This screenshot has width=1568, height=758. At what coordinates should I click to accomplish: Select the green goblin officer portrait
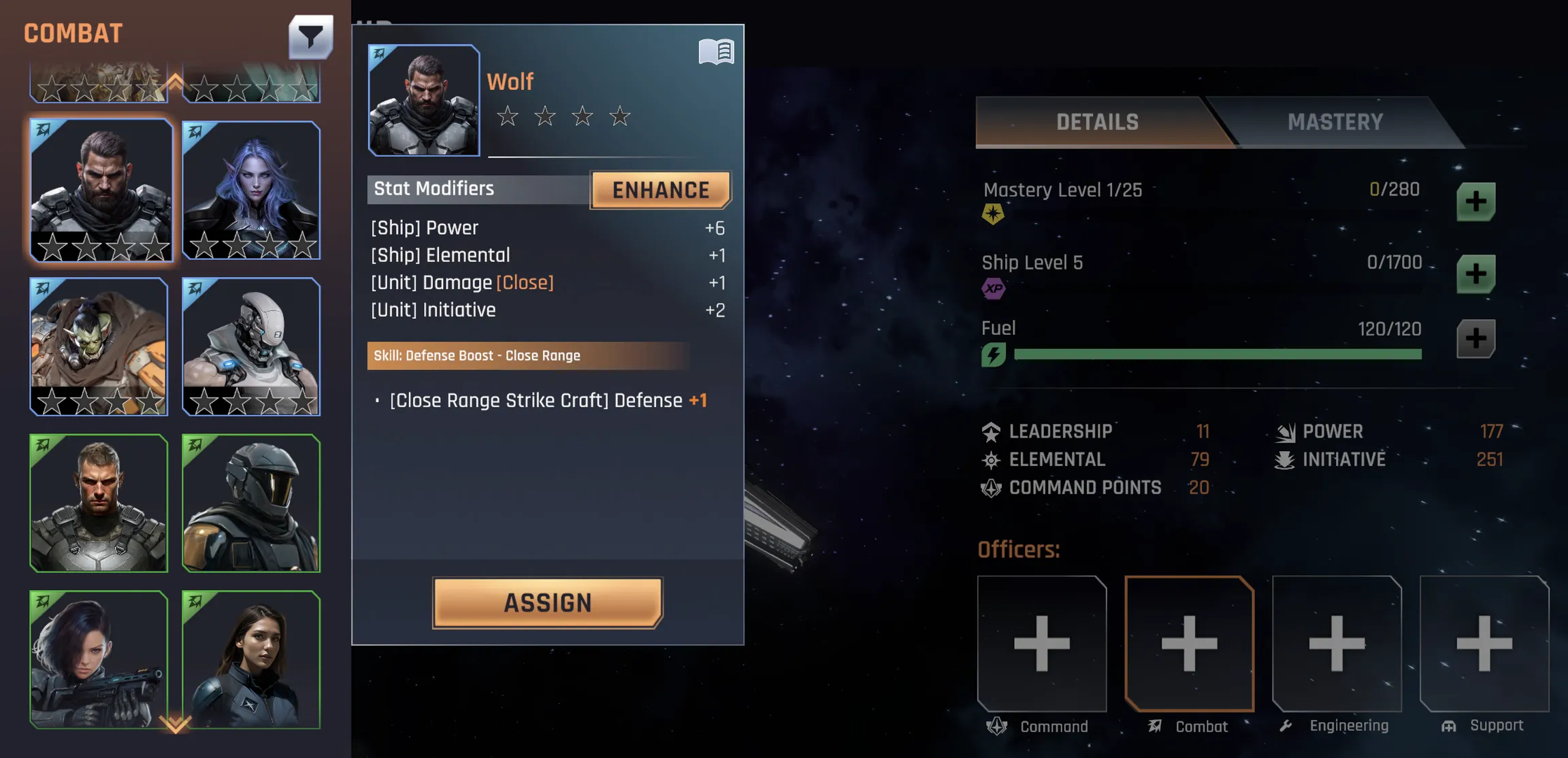point(99,346)
